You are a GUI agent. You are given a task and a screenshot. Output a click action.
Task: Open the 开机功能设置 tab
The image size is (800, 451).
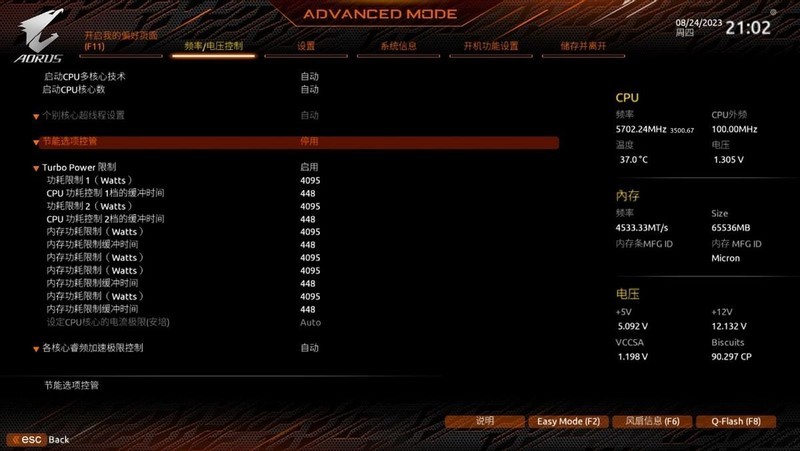point(490,46)
